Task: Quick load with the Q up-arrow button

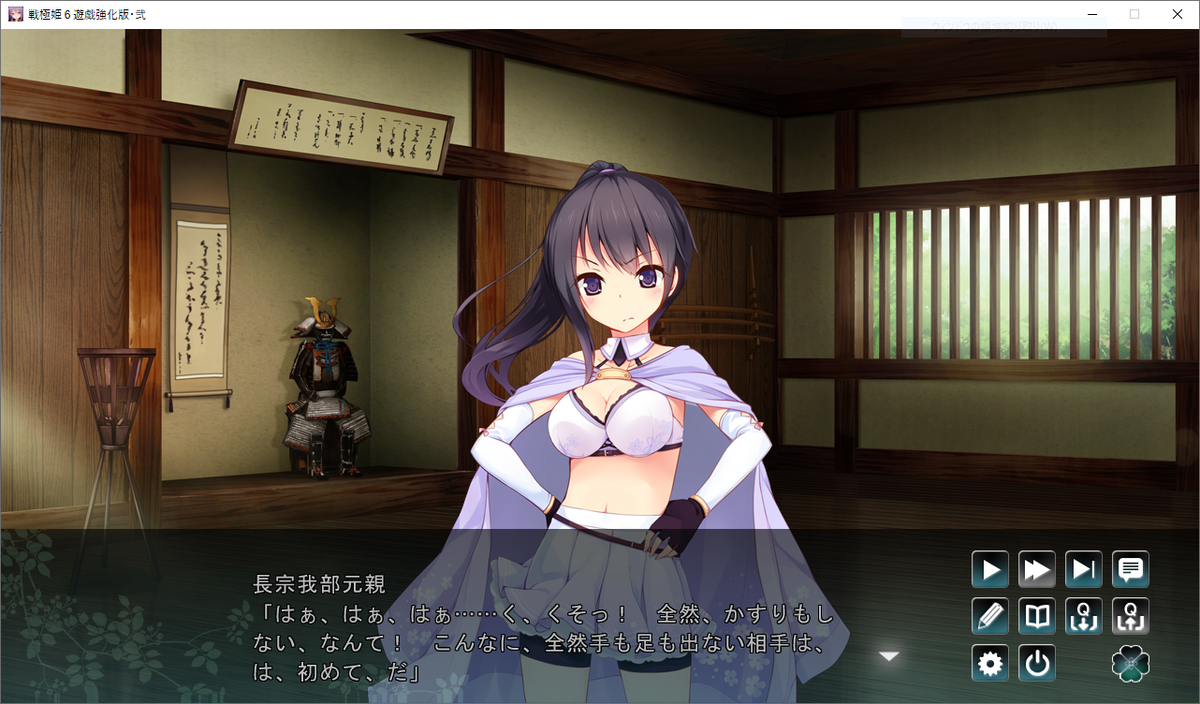Action: click(1131, 616)
